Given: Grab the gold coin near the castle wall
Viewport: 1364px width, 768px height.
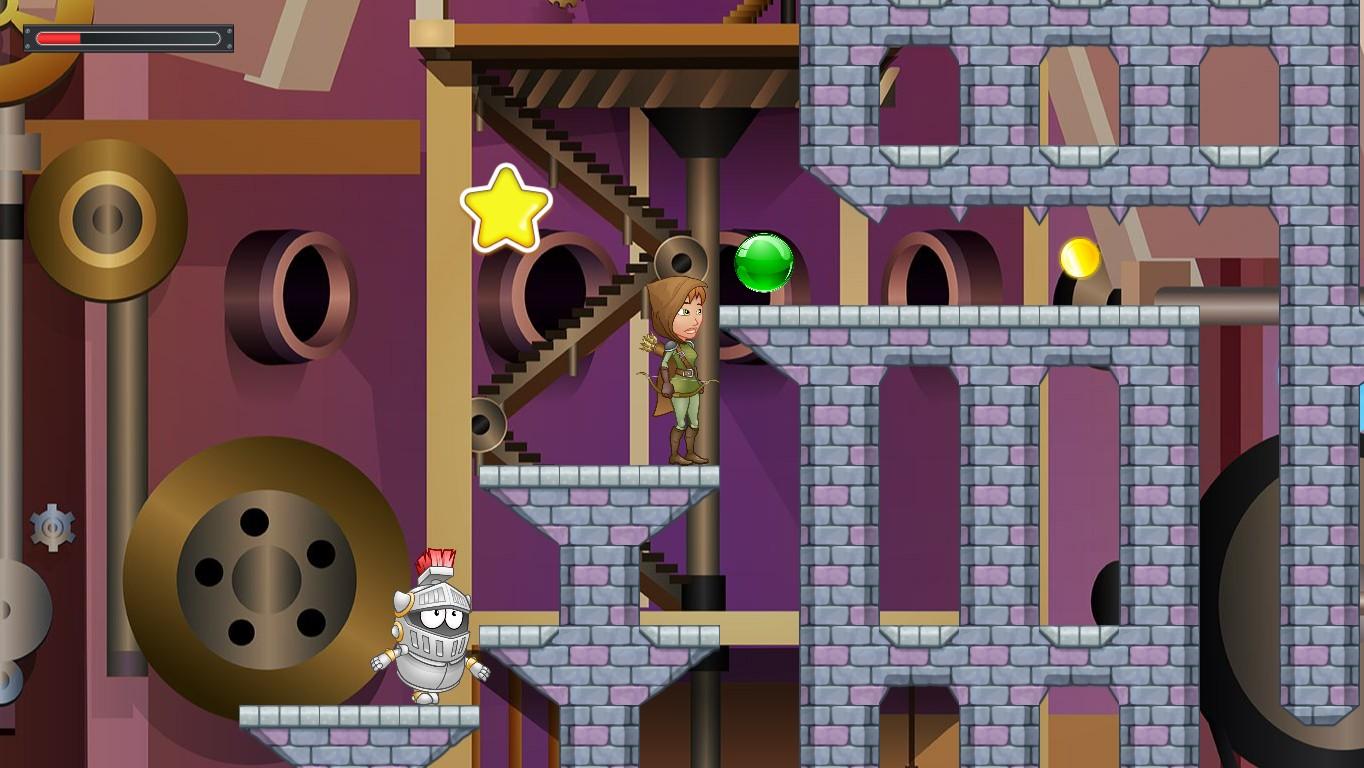Looking at the screenshot, I should point(1081,256).
